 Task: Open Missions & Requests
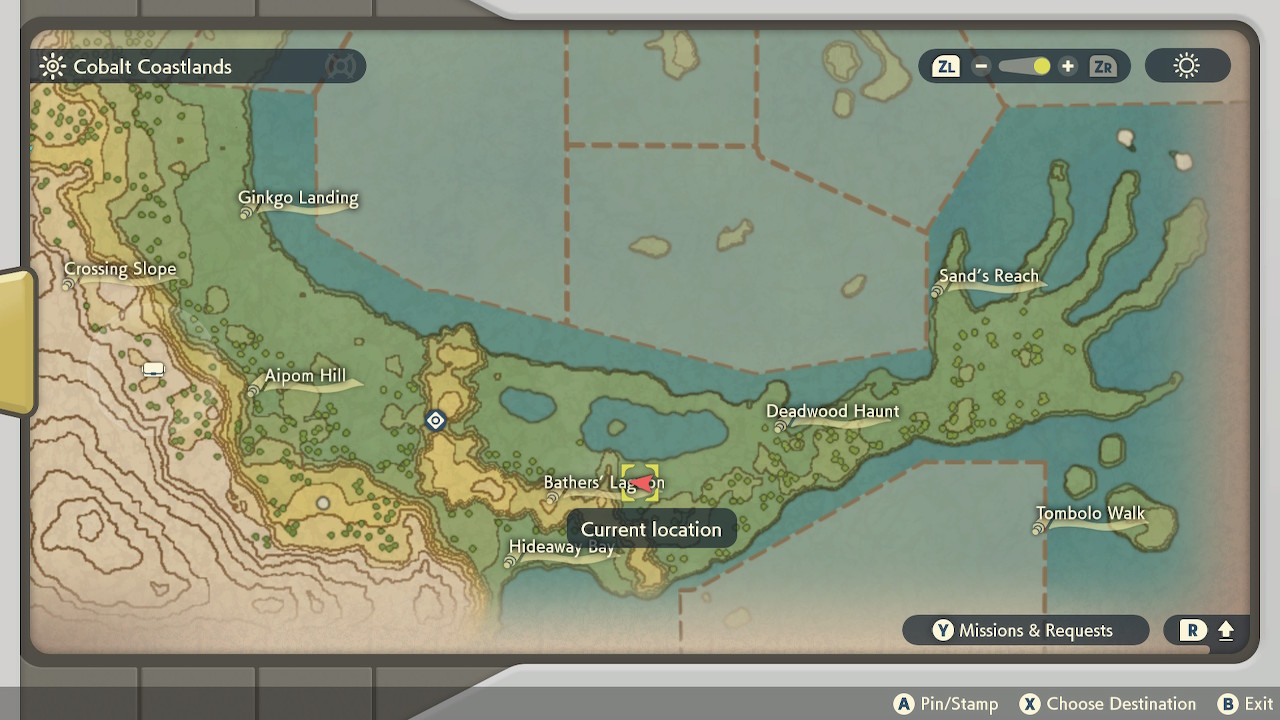(x=1025, y=630)
